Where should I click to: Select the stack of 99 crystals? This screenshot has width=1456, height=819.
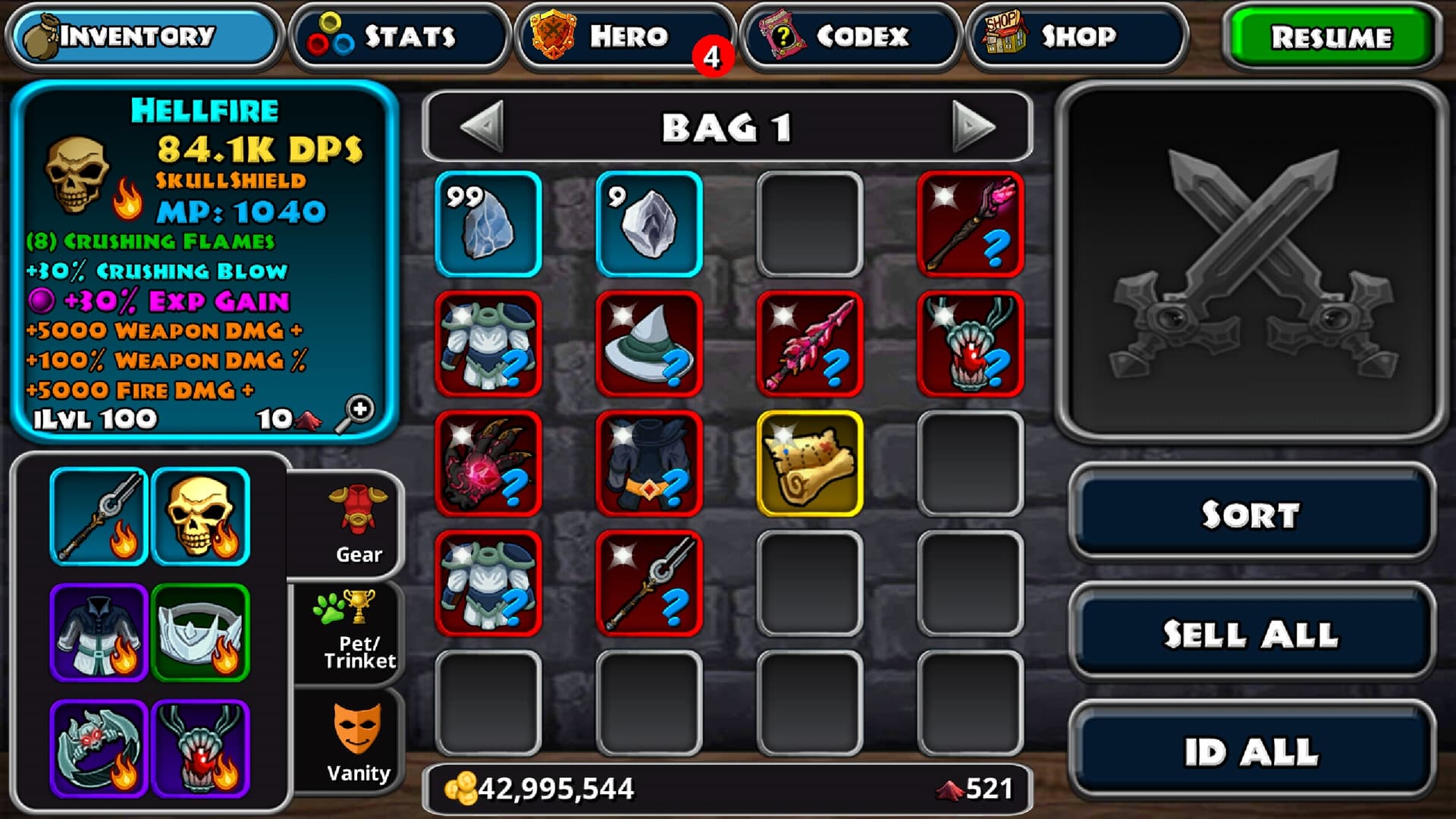click(x=488, y=224)
